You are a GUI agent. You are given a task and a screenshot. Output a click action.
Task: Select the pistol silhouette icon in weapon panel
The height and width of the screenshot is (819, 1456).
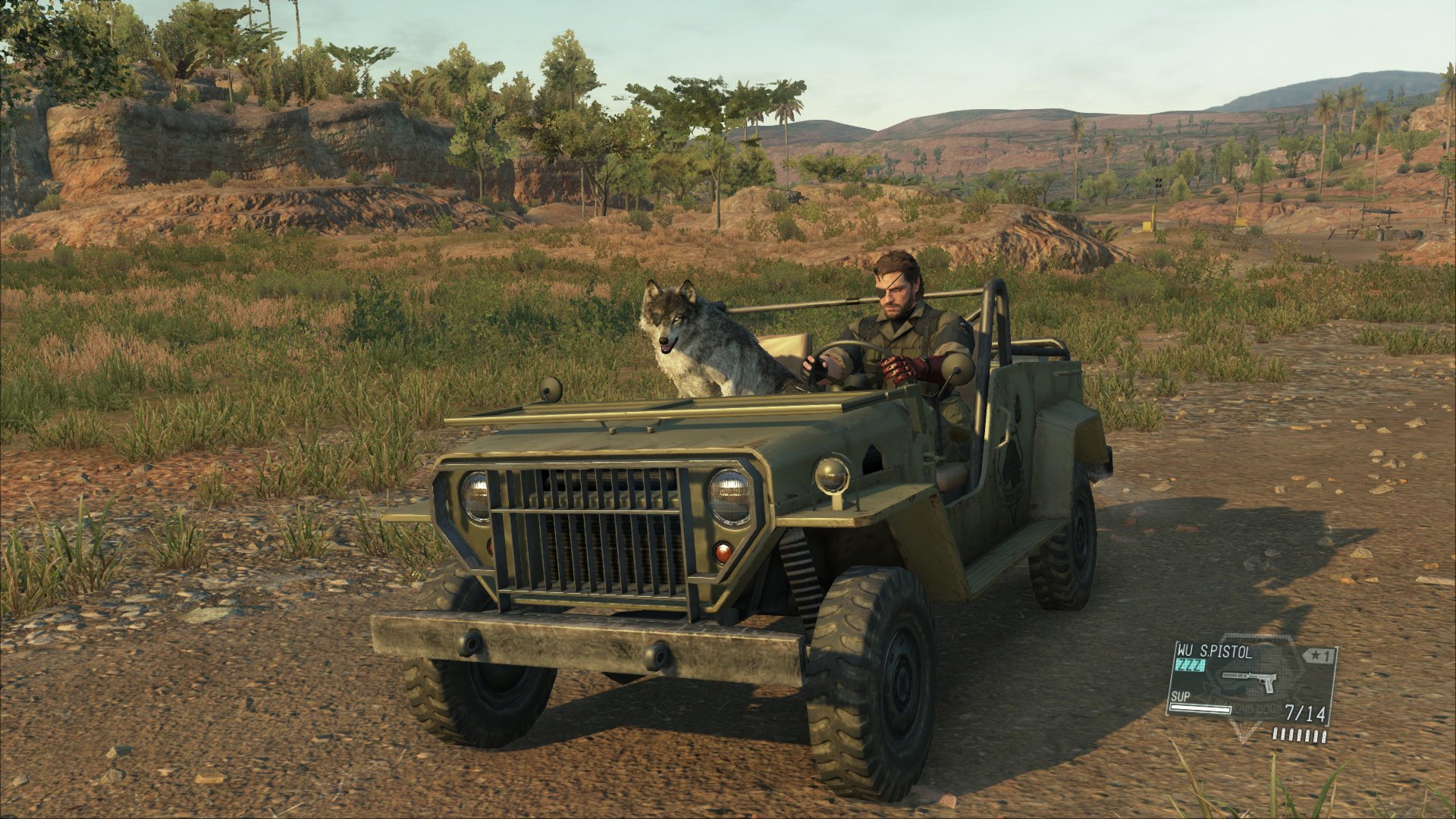point(1251,682)
